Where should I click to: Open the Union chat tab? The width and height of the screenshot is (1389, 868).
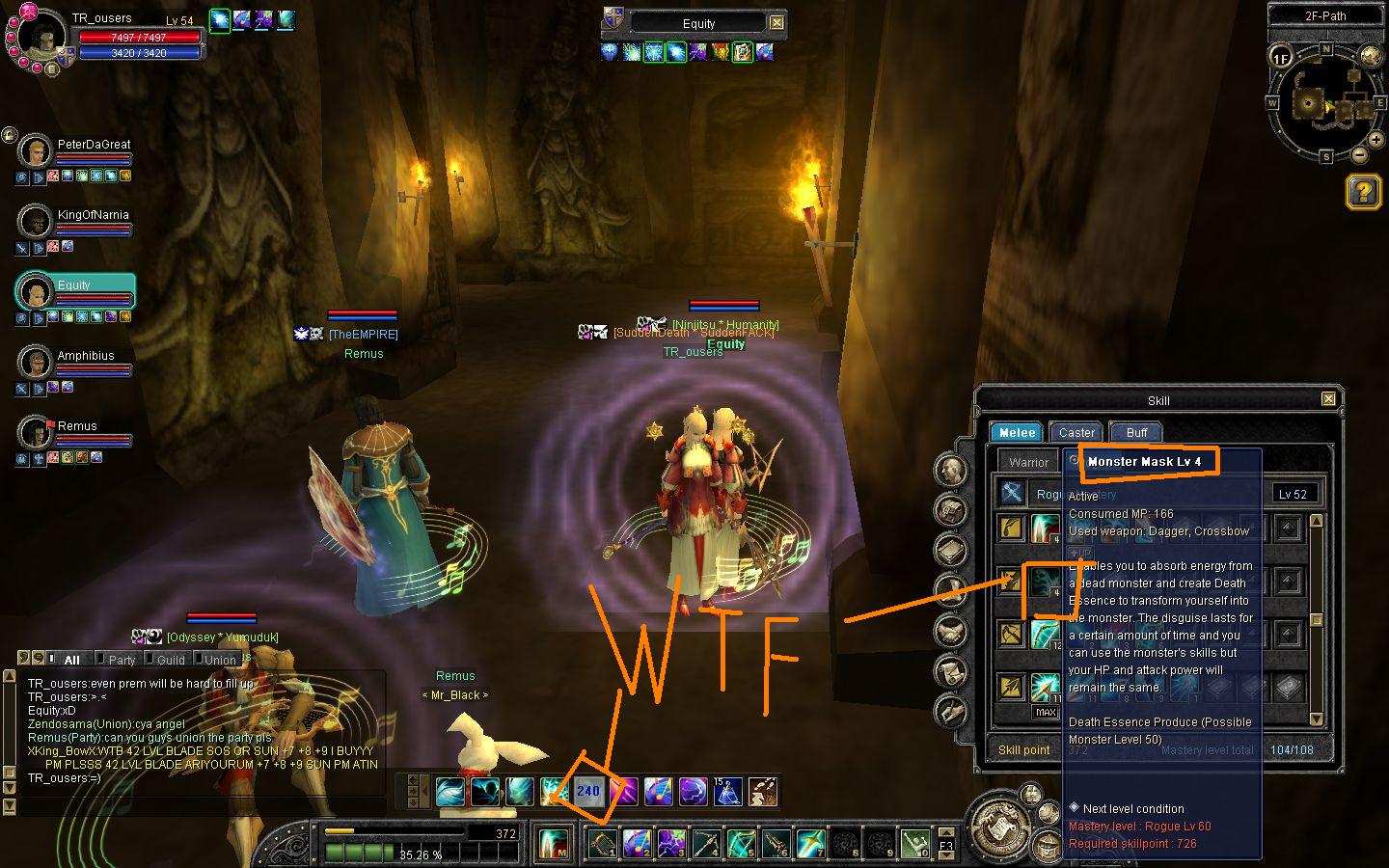click(220, 660)
